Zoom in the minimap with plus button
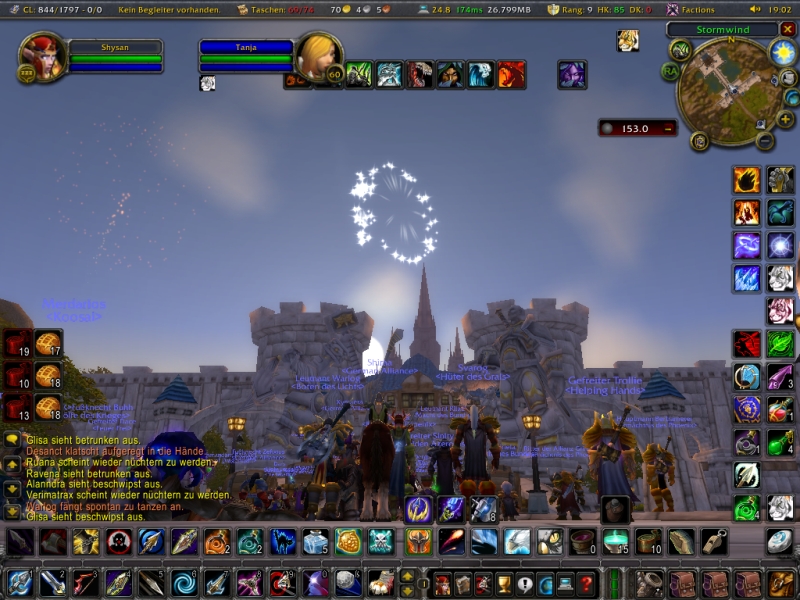The width and height of the screenshot is (800, 600). (x=785, y=120)
